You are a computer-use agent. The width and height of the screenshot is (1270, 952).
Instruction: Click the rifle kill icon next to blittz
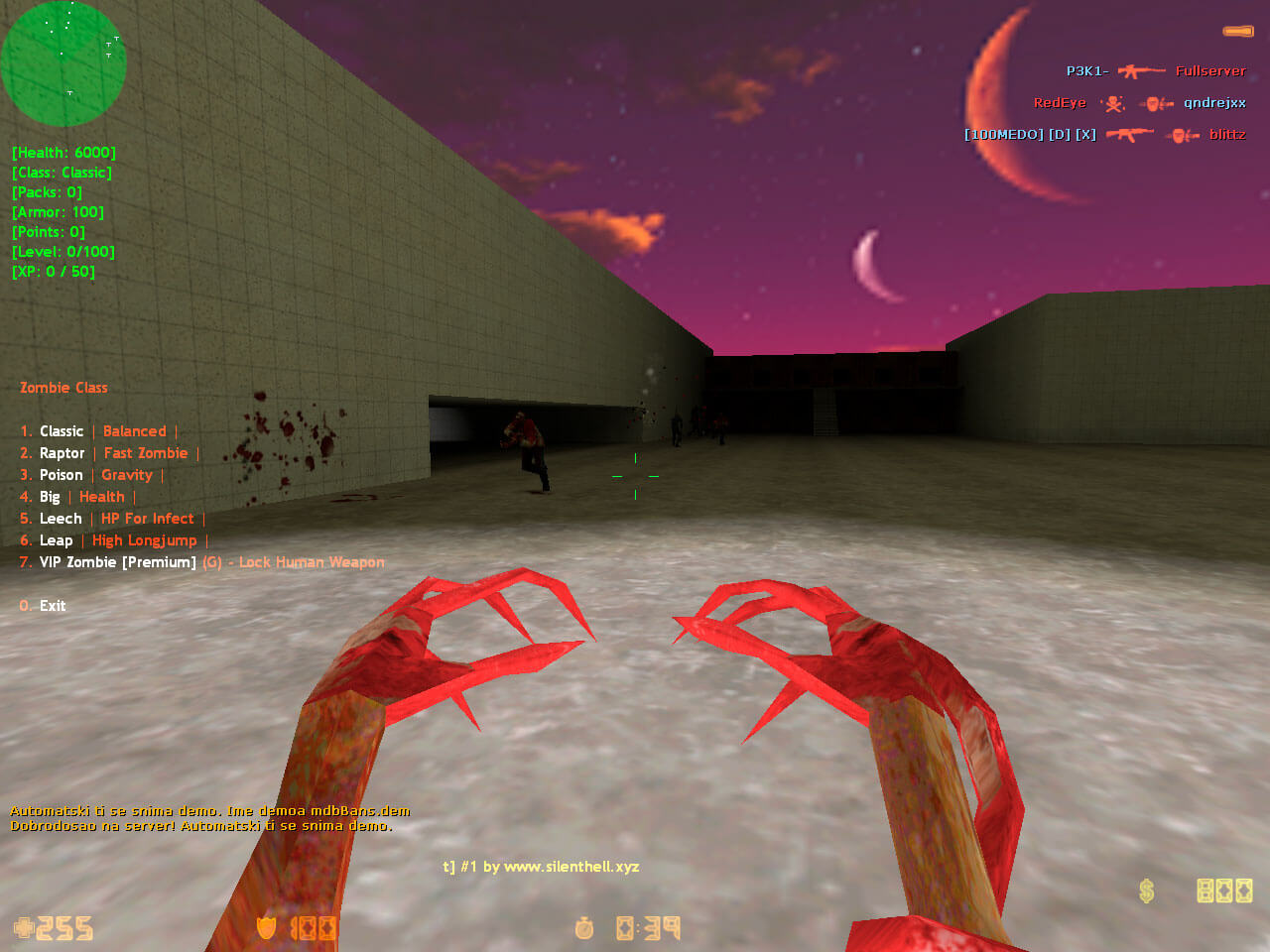point(1131,135)
